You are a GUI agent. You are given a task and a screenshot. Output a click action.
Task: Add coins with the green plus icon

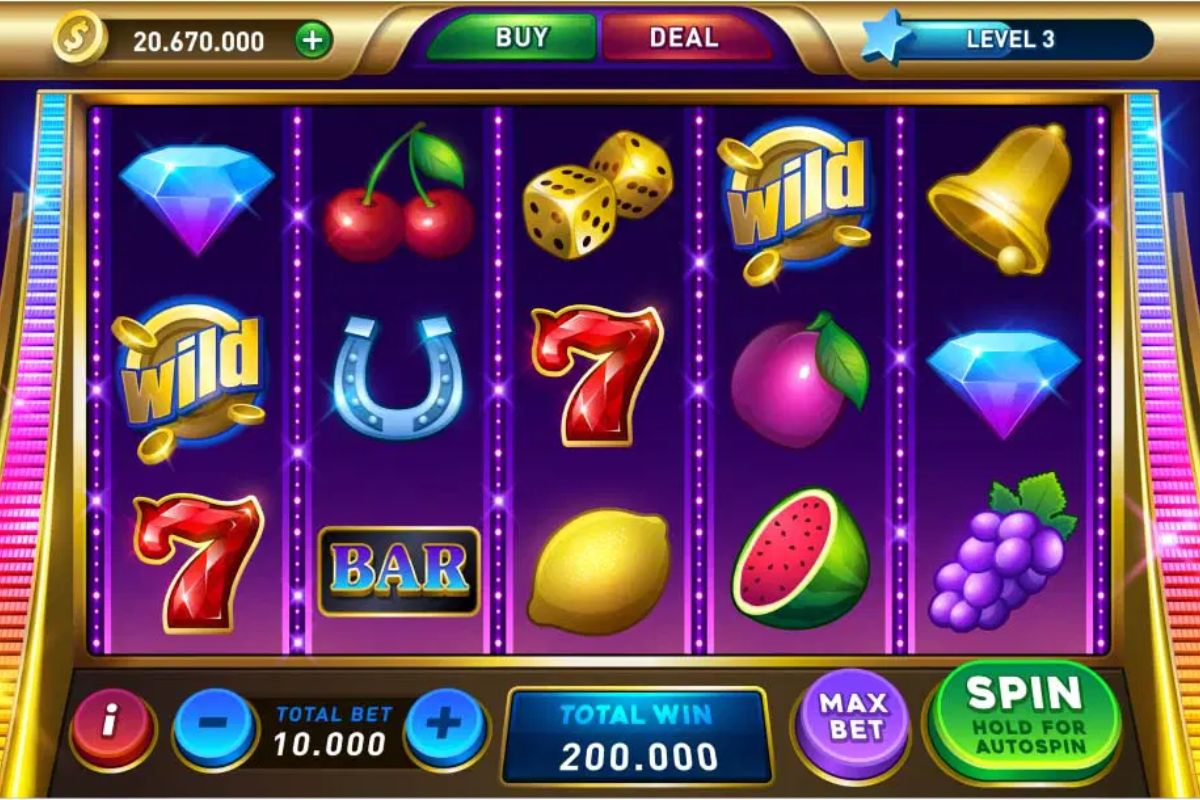pos(313,41)
